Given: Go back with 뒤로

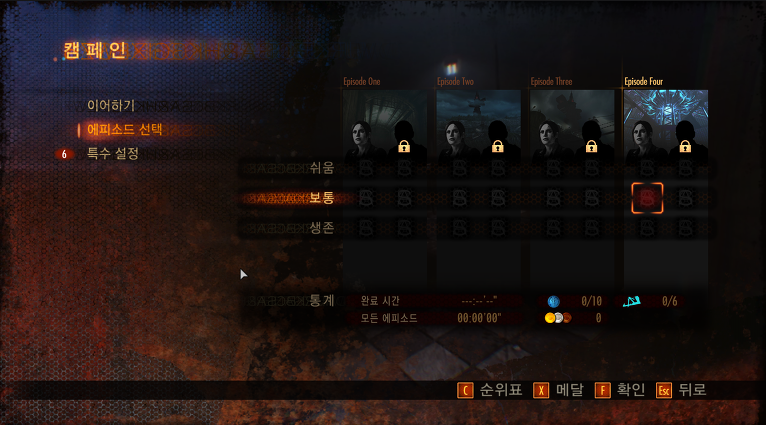Looking at the screenshot, I should (x=683, y=390).
